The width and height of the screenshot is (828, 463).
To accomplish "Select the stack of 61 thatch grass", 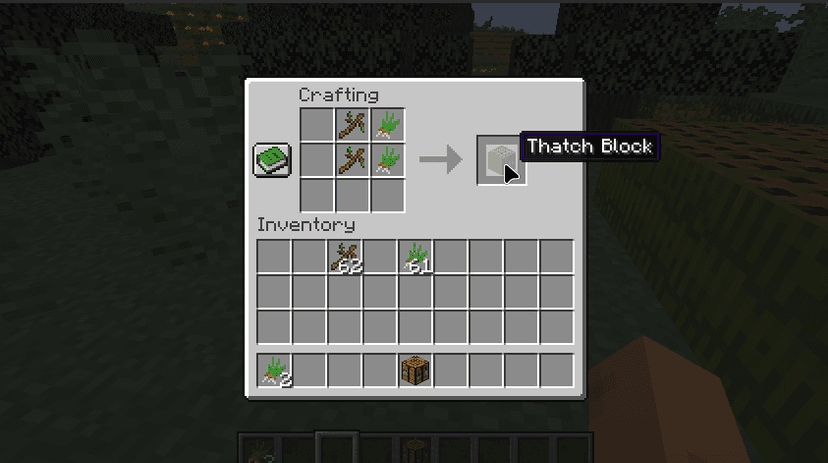I will click(416, 257).
